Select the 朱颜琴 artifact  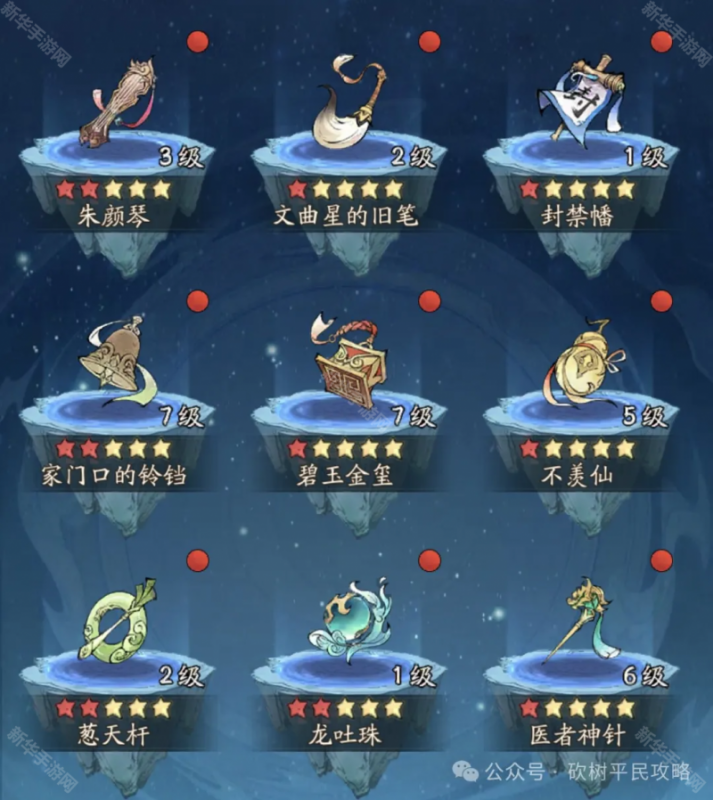[119, 105]
